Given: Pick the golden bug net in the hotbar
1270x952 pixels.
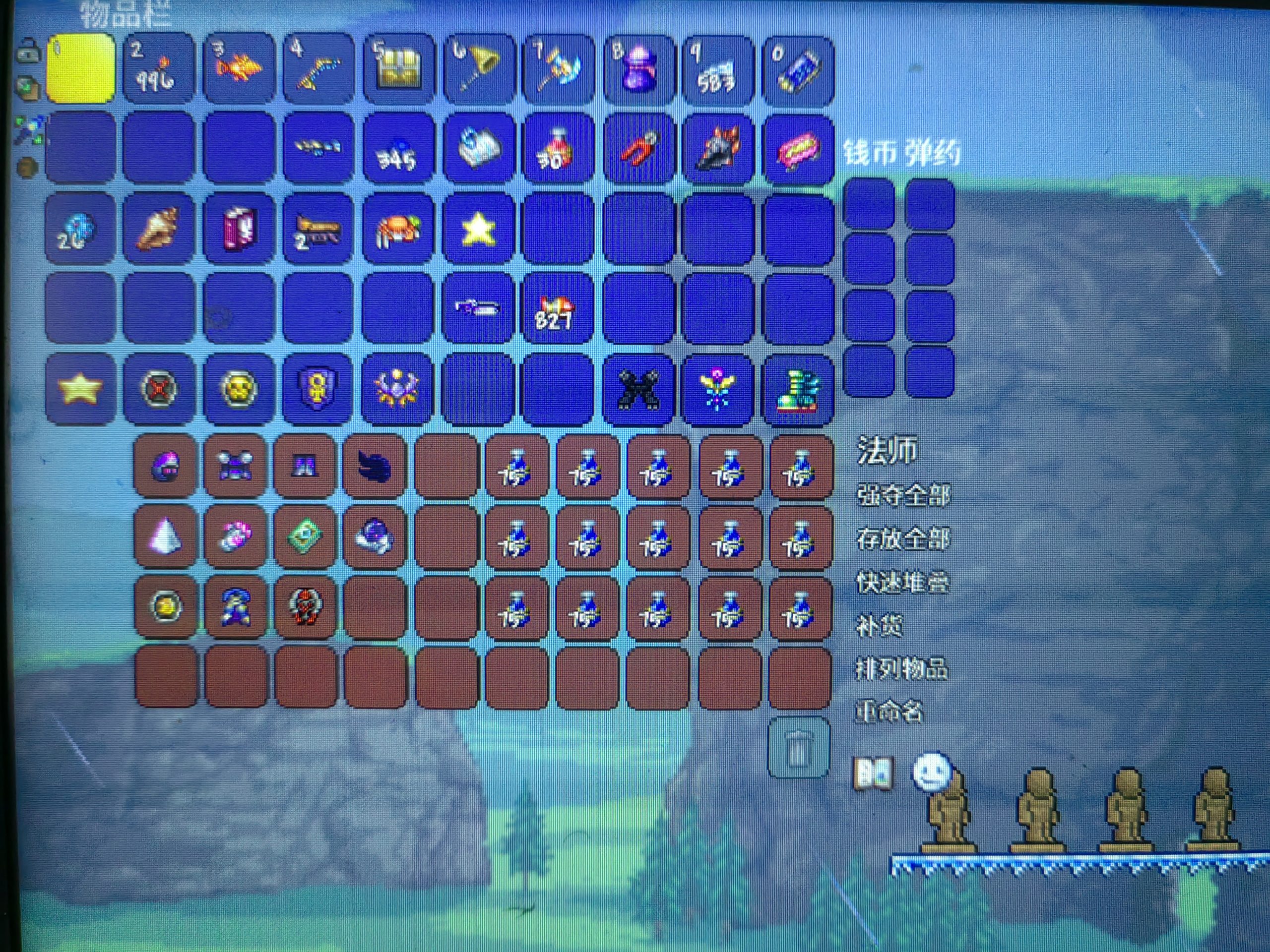Looking at the screenshot, I should tap(477, 70).
